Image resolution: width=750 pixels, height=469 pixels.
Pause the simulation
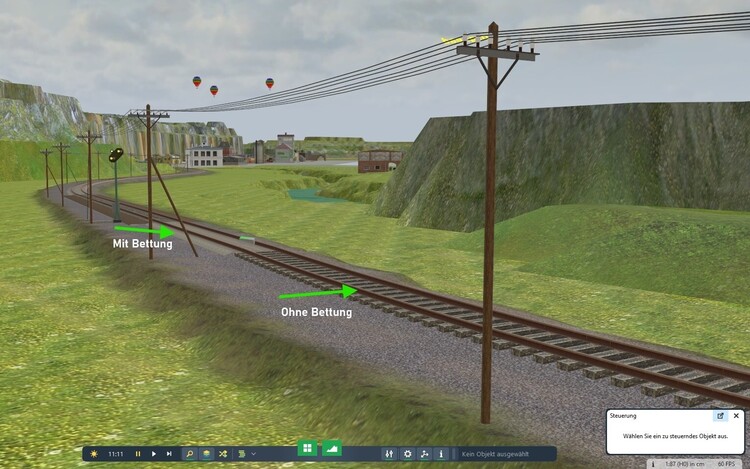pos(138,454)
